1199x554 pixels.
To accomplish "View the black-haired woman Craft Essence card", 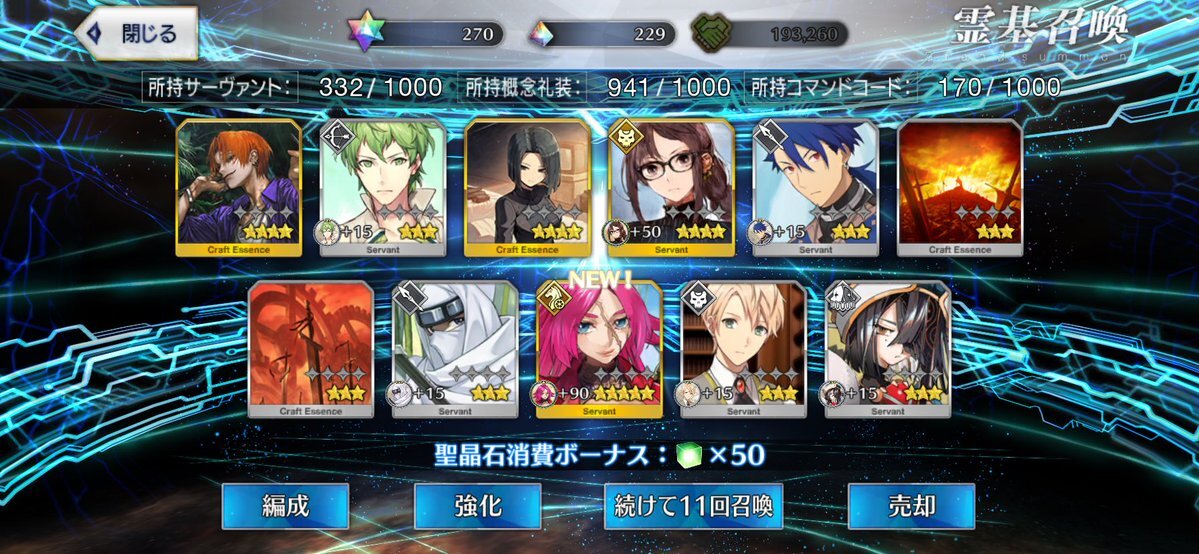I will [x=527, y=187].
